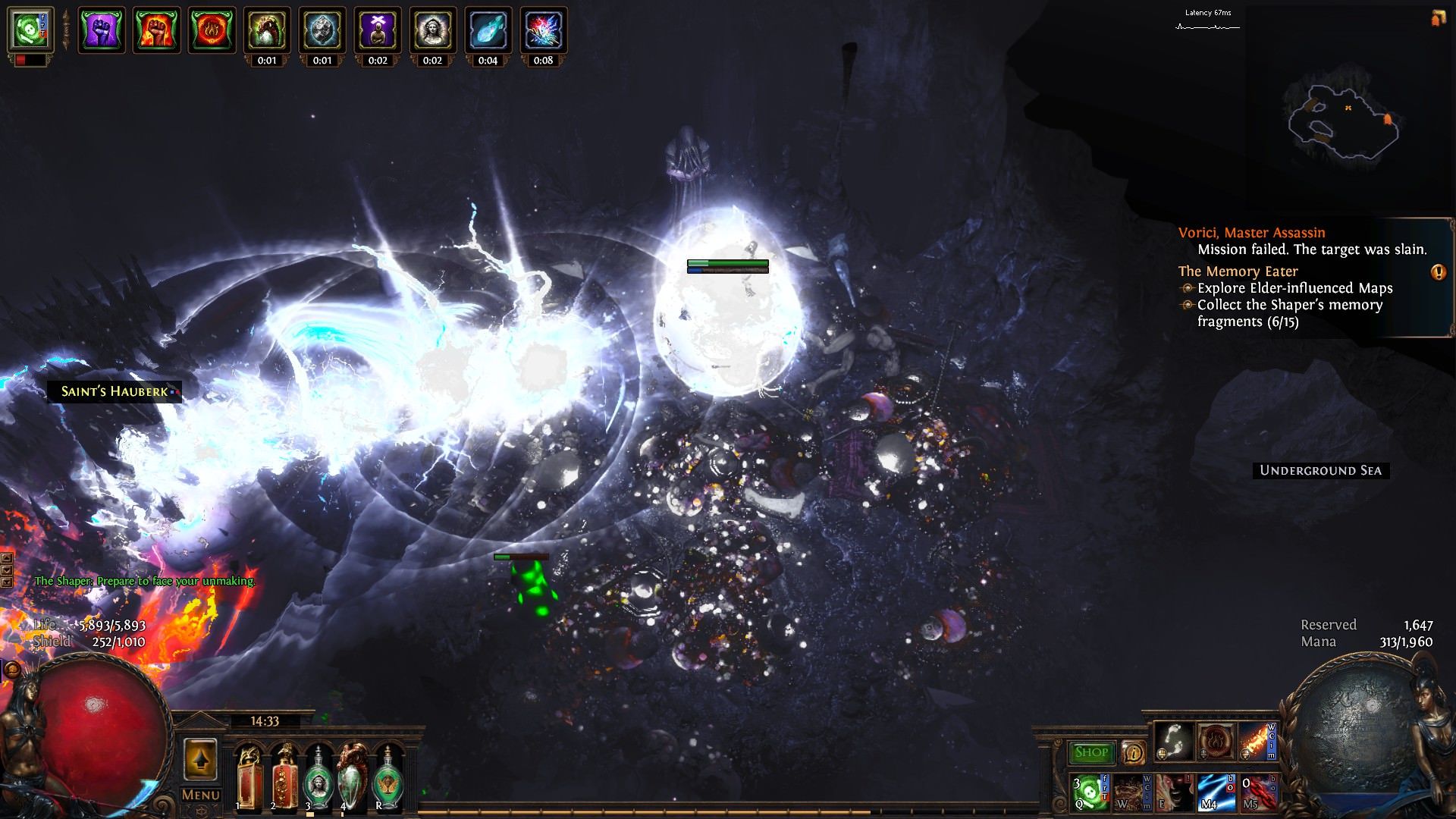Activate the red chain skill on M5
This screenshot has width=1456, height=819.
[x=1256, y=792]
